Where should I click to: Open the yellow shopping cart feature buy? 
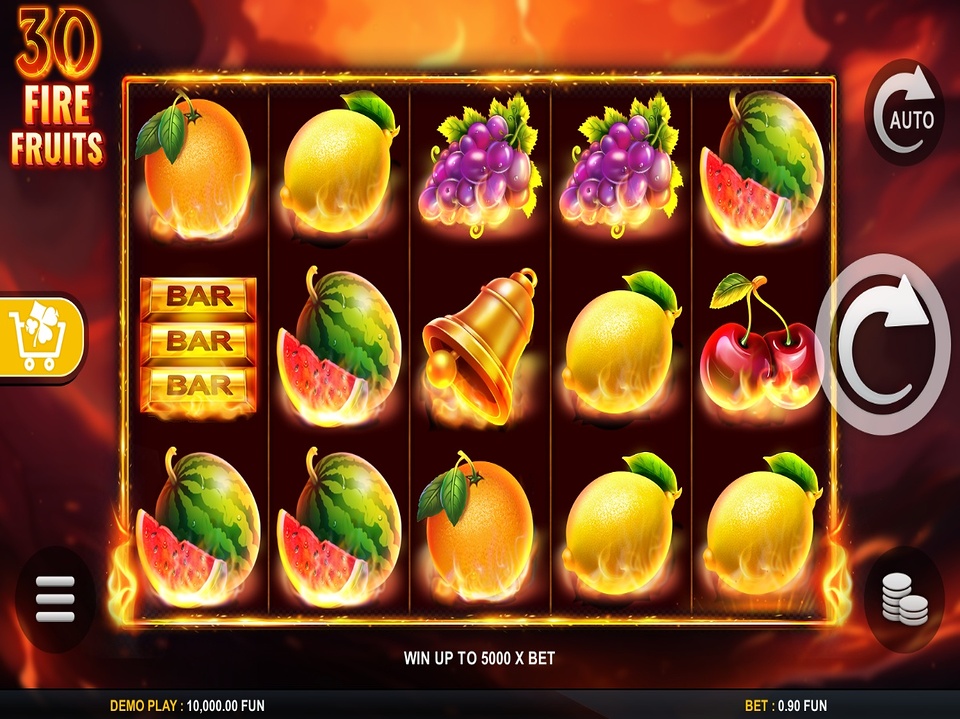[40, 337]
